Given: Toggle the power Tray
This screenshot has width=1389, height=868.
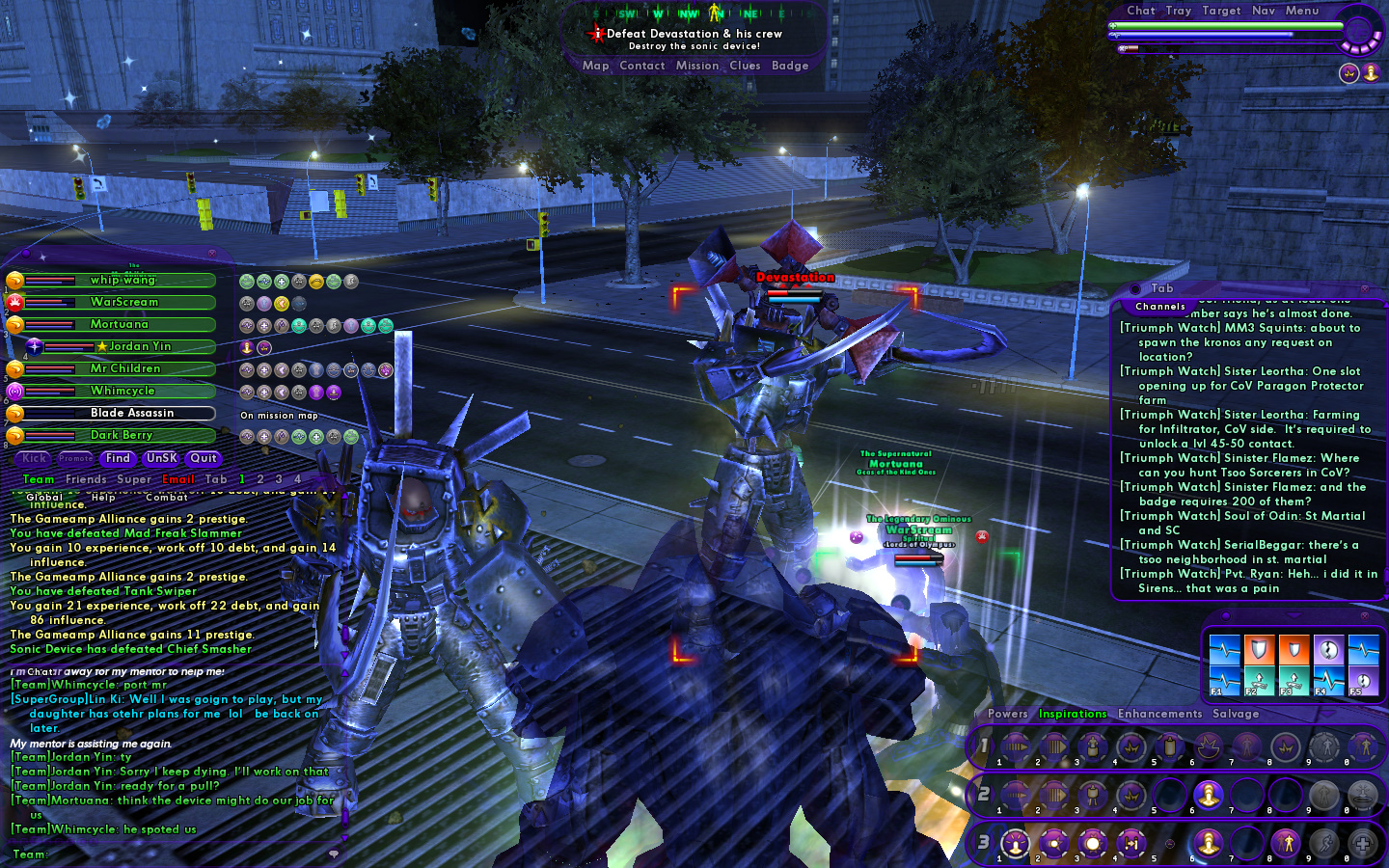Looking at the screenshot, I should [x=1178, y=11].
